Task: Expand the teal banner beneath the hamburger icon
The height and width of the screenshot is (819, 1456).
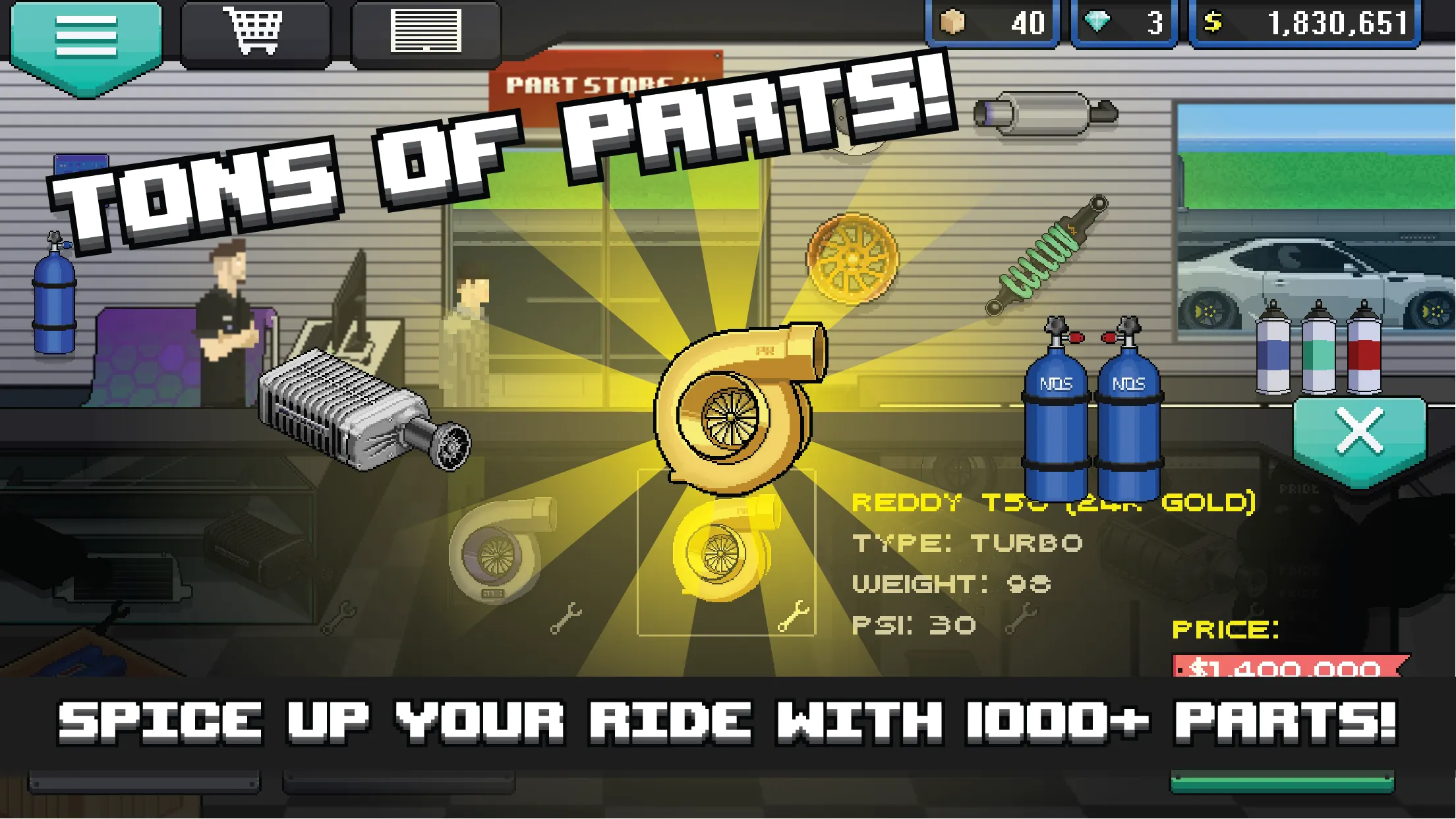Action: 84,69
